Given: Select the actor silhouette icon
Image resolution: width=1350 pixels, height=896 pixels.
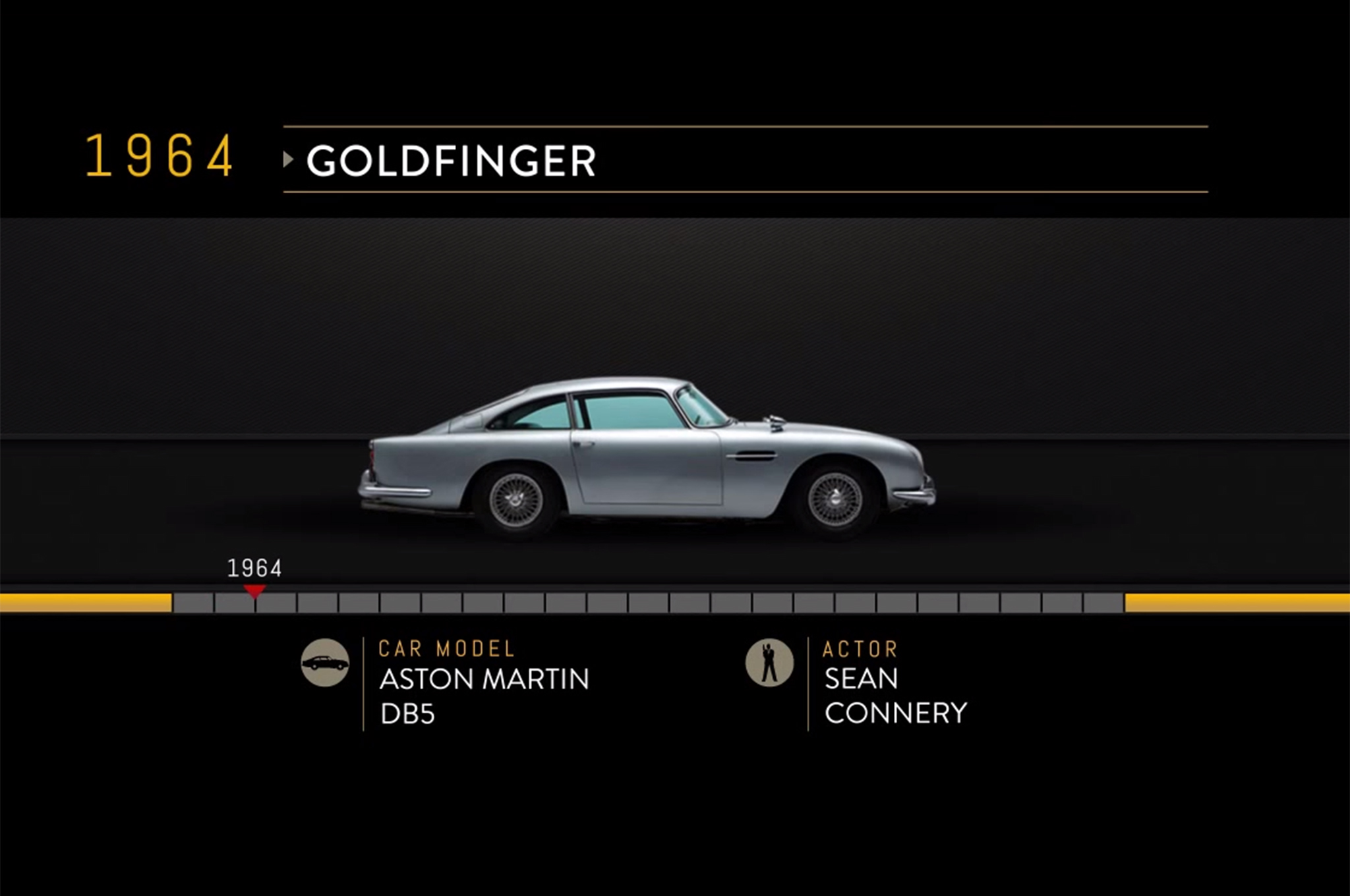Looking at the screenshot, I should click(x=769, y=663).
